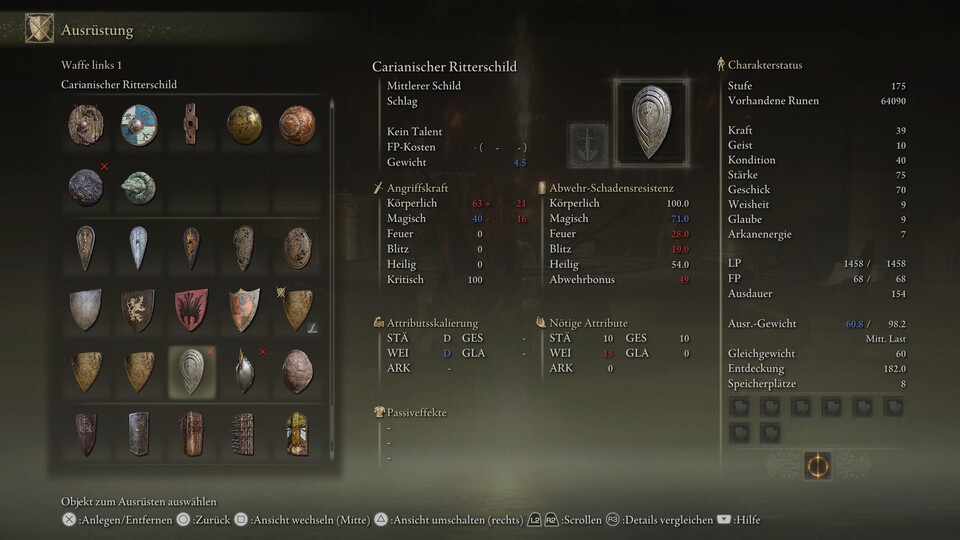Choose the pinkish round stone-like shield
This screenshot has width=960, height=540.
297,371
